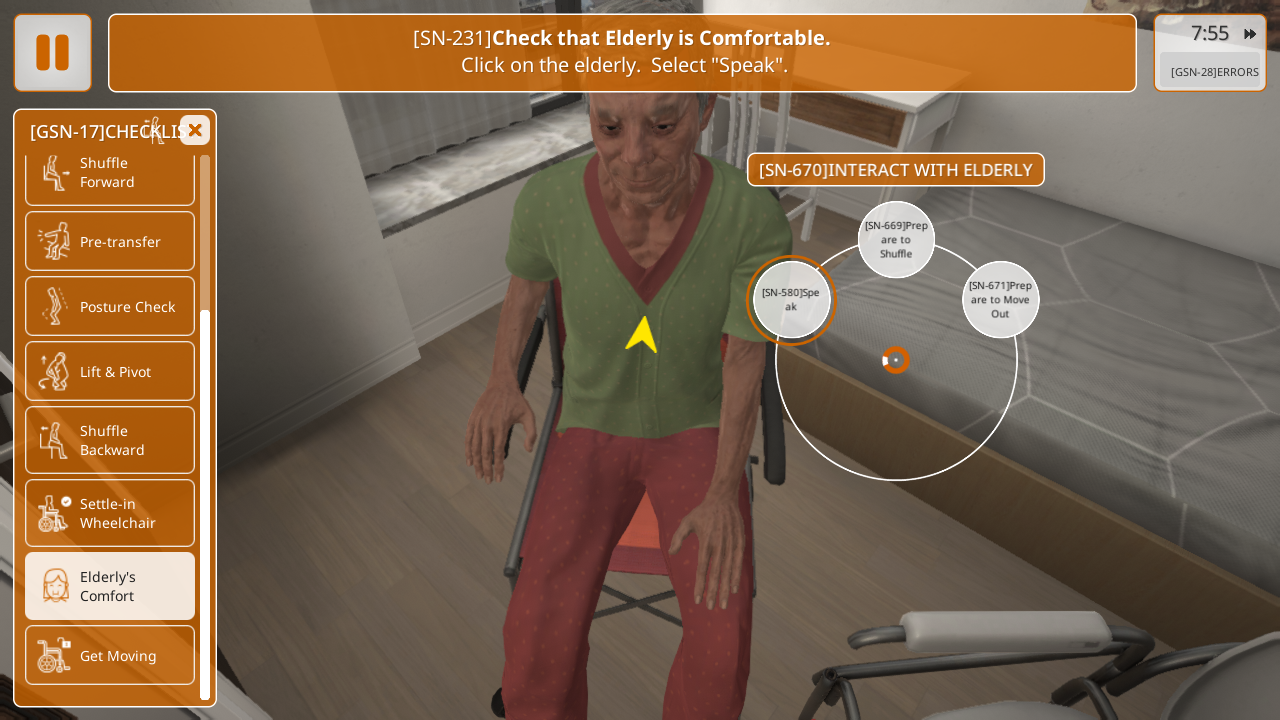Click the fast-forward arrows beside the timer
This screenshot has height=720, width=1280.
[1250, 34]
